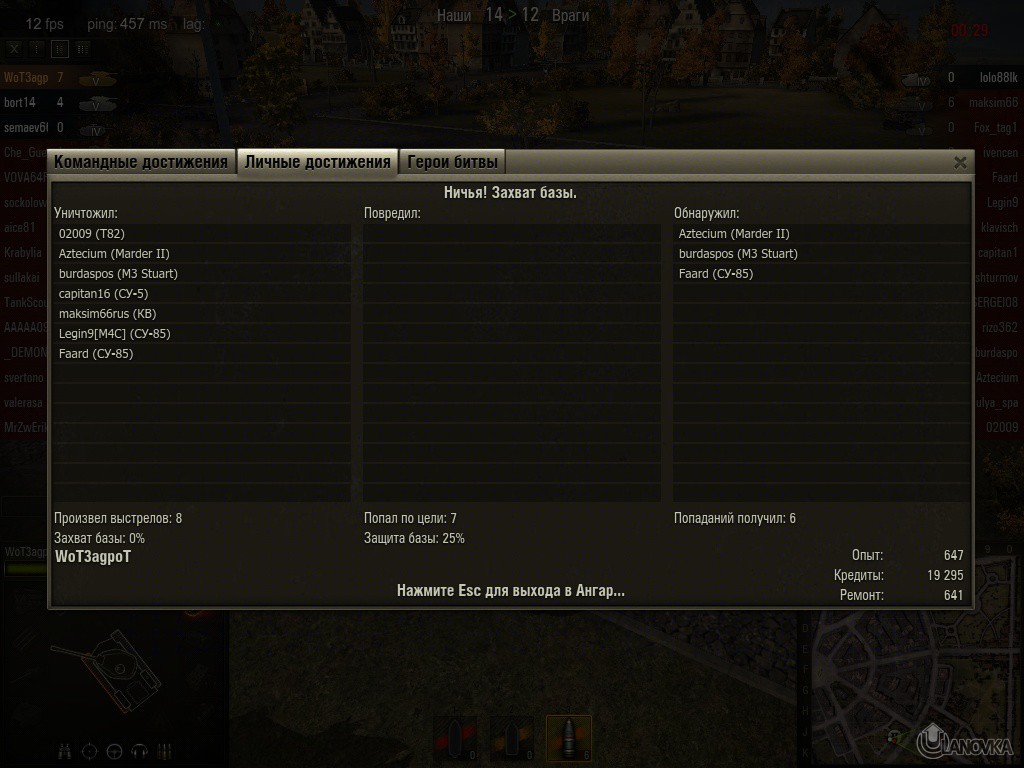
Task: Select bort14 in the team list
Action: pyautogui.click(x=20, y=103)
